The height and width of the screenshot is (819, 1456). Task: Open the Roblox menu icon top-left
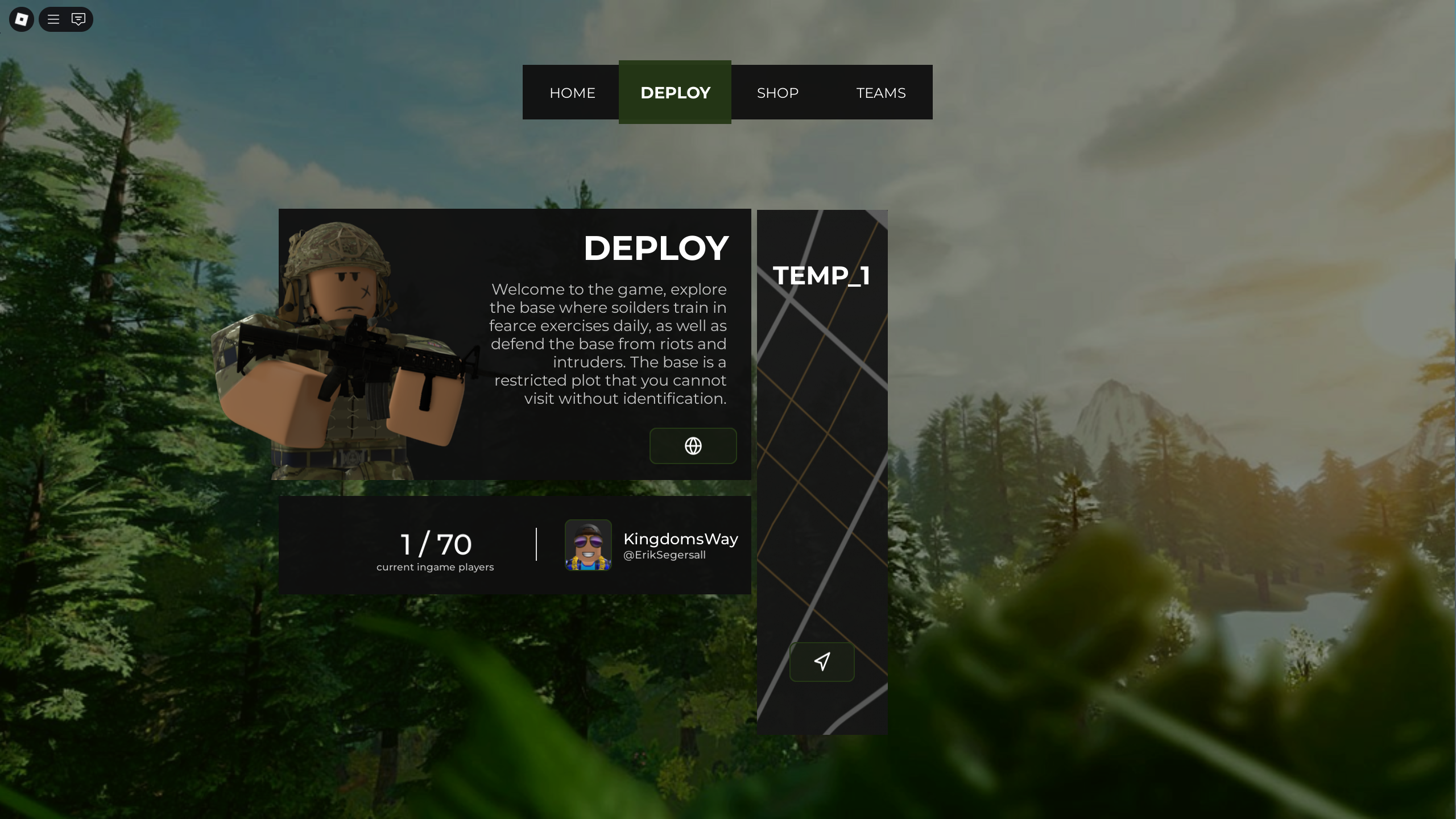click(x=20, y=19)
